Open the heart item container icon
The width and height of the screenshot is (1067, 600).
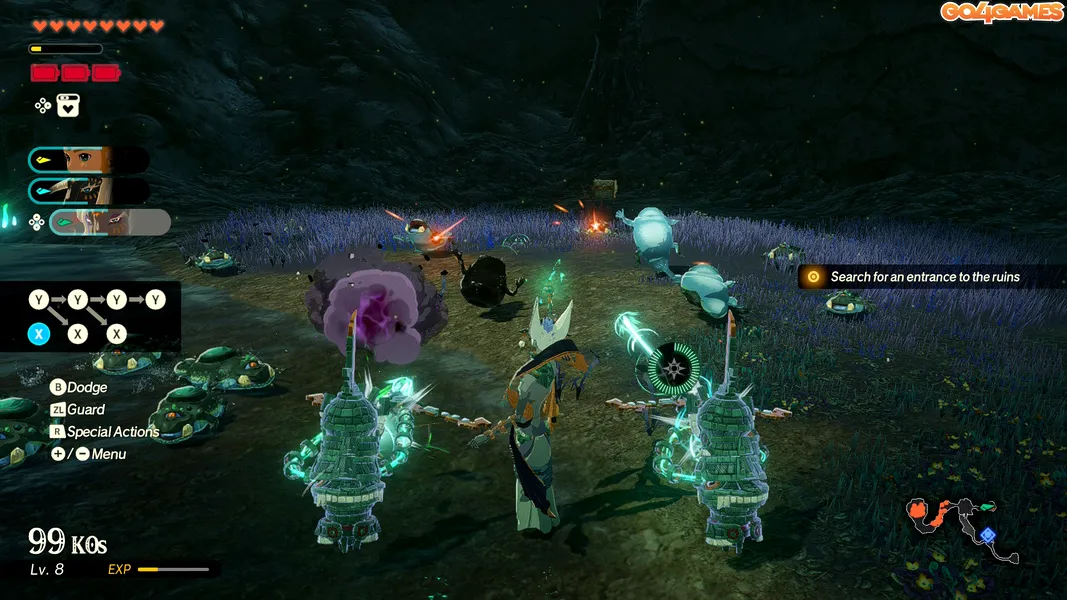[68, 105]
